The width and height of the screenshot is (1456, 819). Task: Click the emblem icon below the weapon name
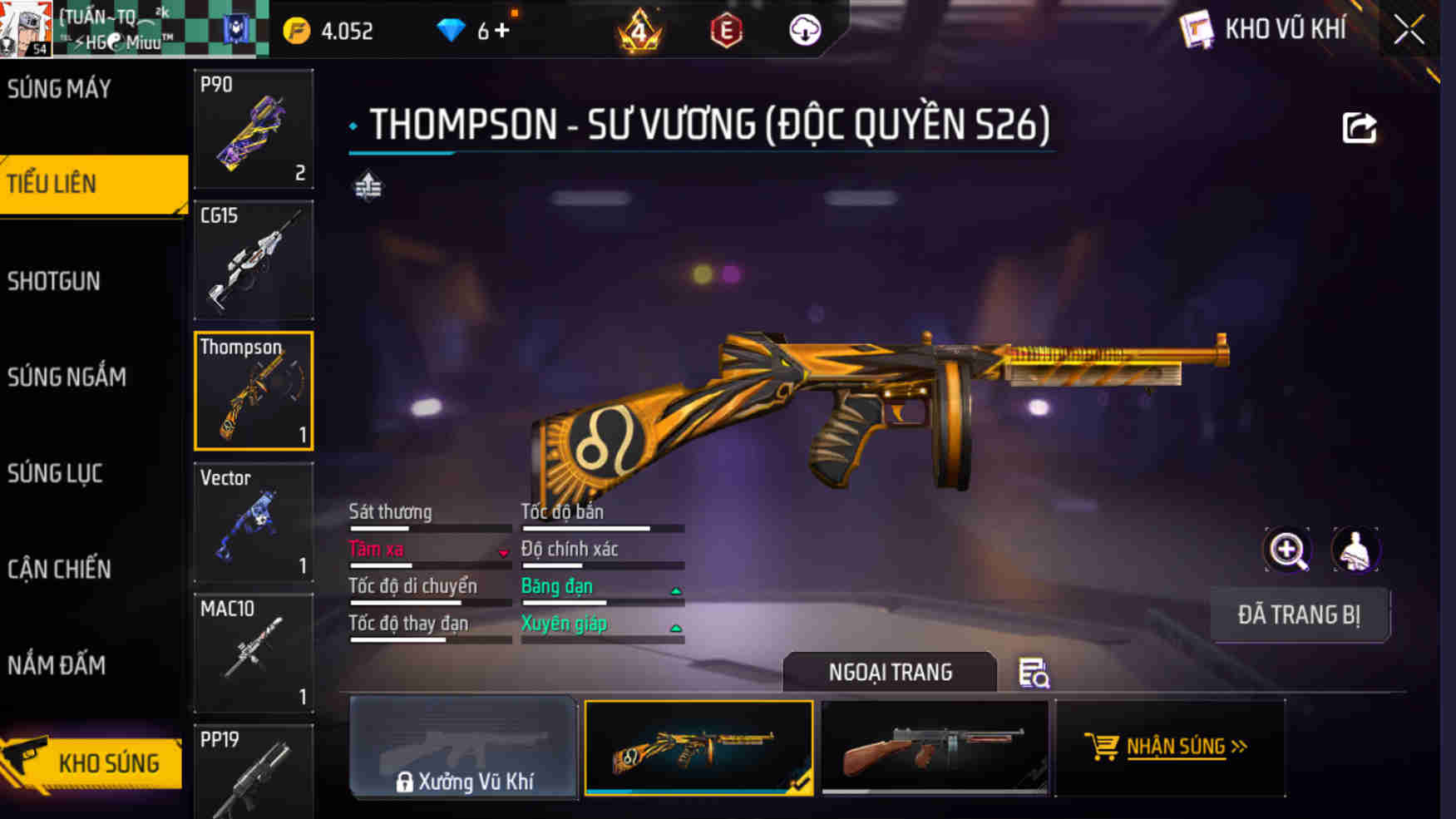pos(368,185)
